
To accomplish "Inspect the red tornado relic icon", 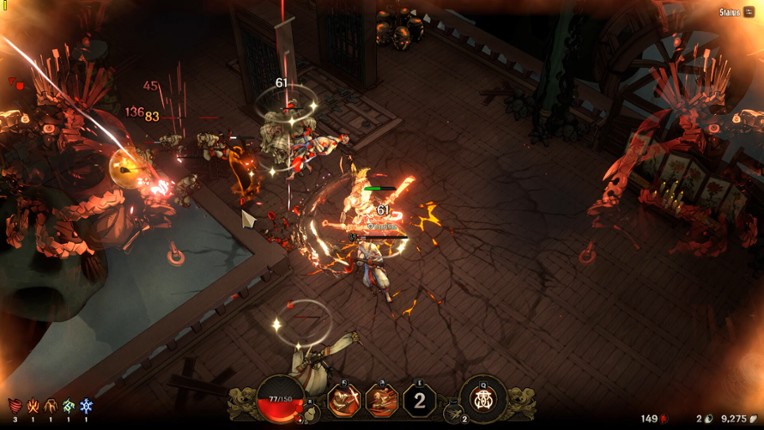I will coord(14,406).
